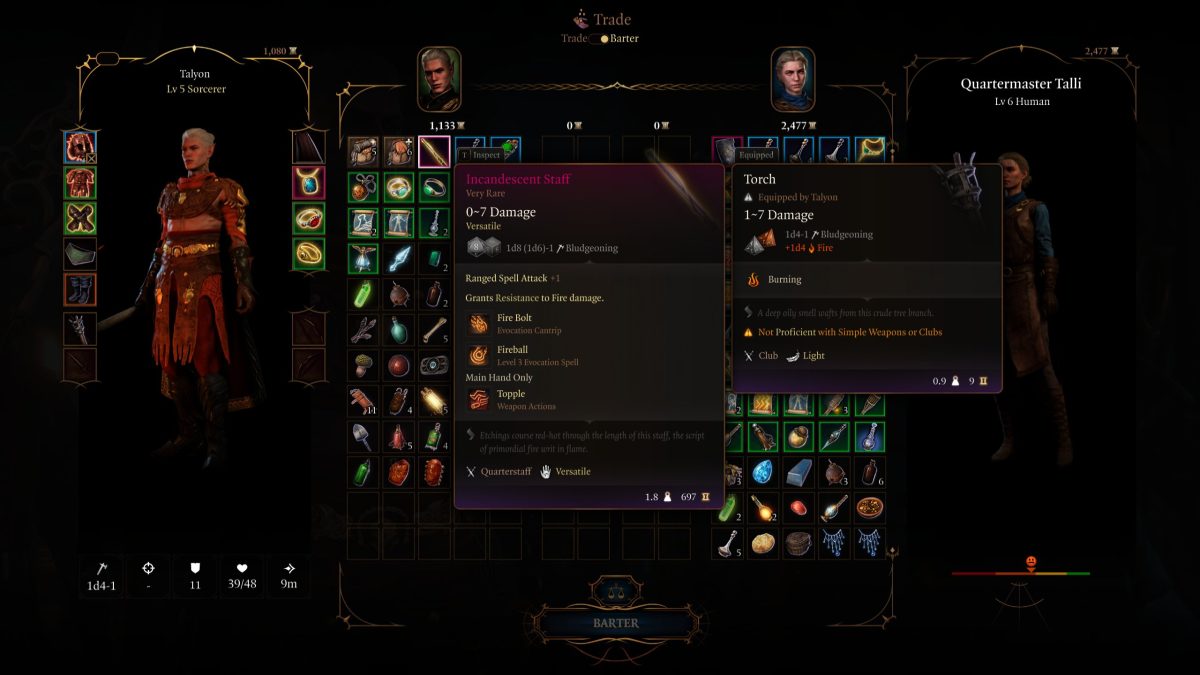The image size is (1200, 675).
Task: Choose the glowing scroll in Talyon's inventory
Action: (434, 400)
